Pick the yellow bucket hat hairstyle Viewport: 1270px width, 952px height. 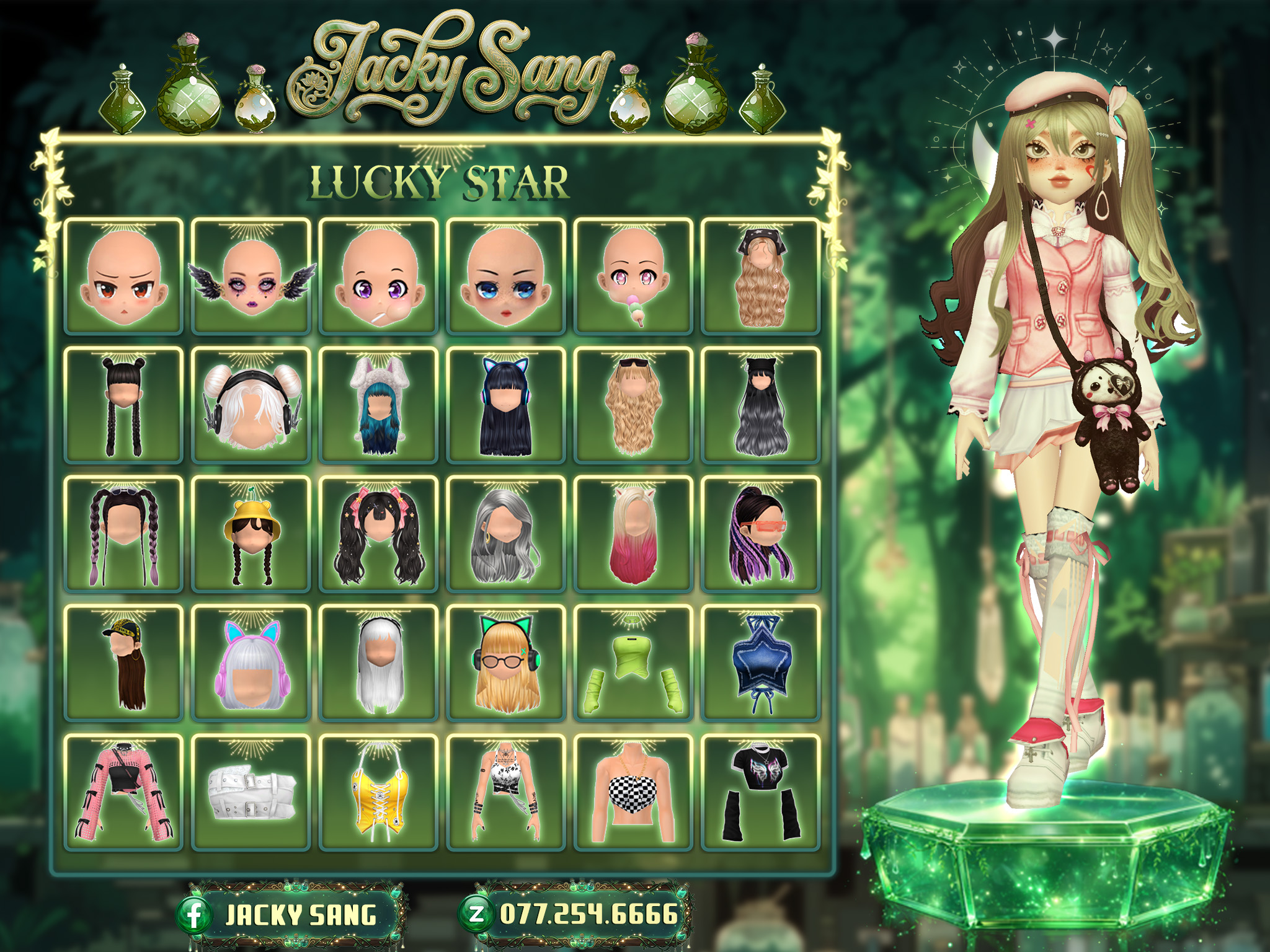point(251,534)
